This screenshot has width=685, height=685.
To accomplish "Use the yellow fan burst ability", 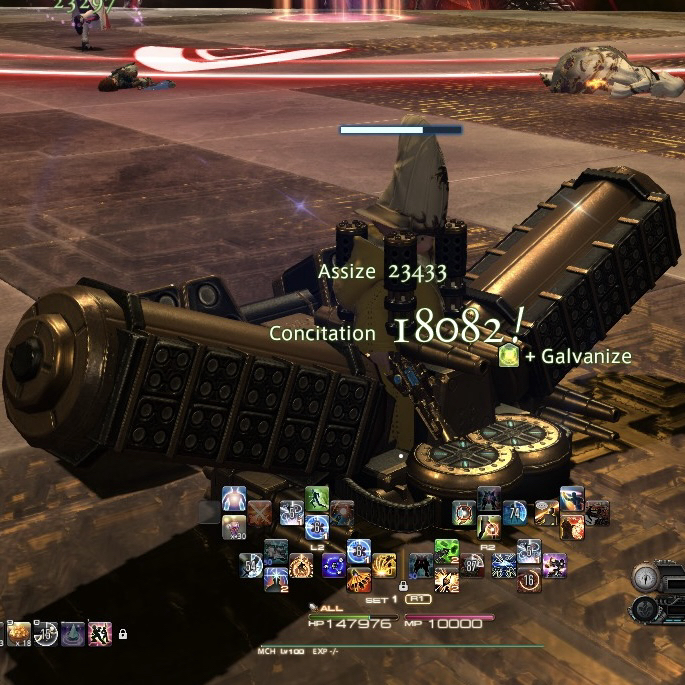I will 385,566.
